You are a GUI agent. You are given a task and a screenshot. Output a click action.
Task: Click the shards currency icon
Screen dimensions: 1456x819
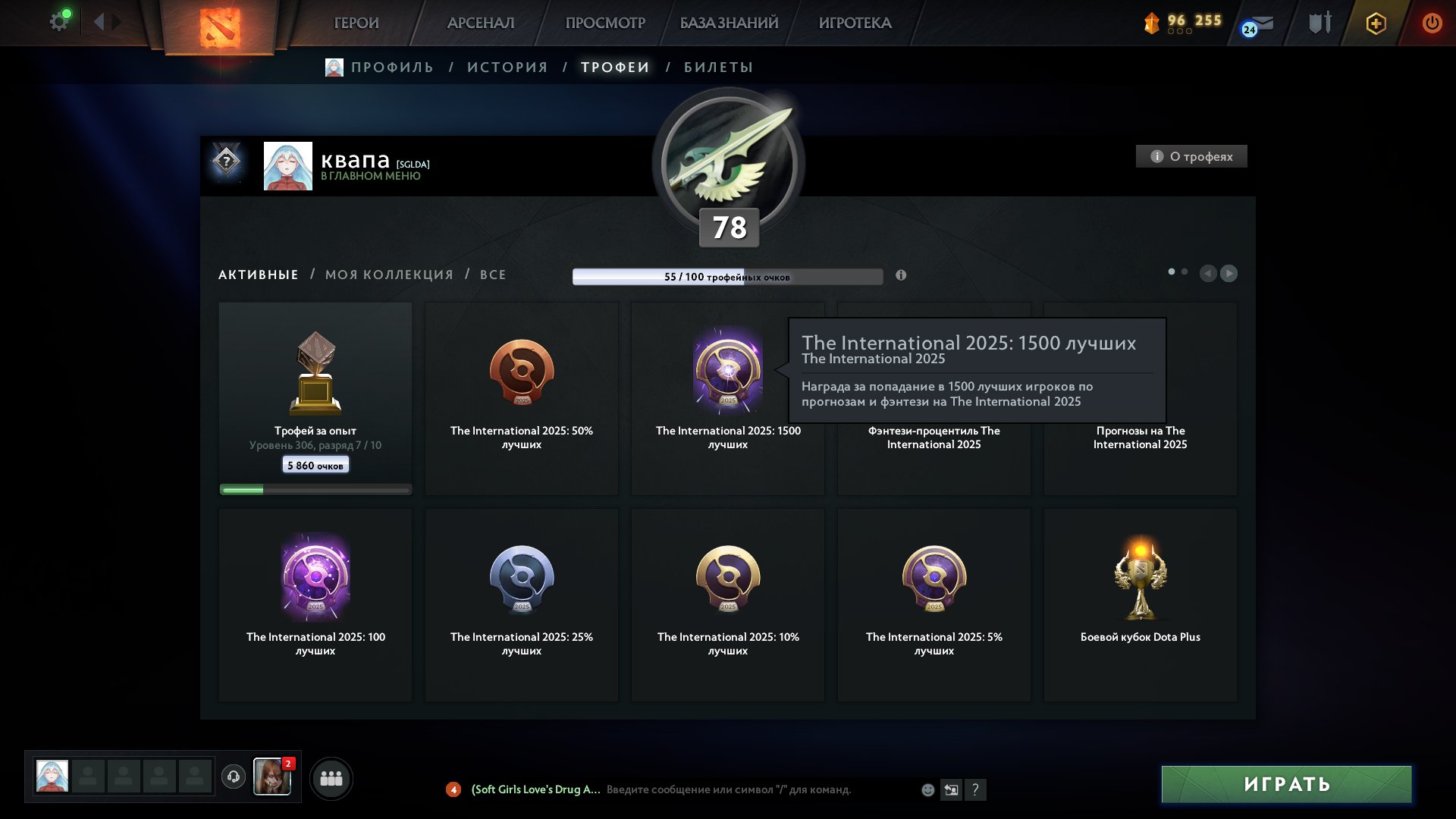(1152, 24)
